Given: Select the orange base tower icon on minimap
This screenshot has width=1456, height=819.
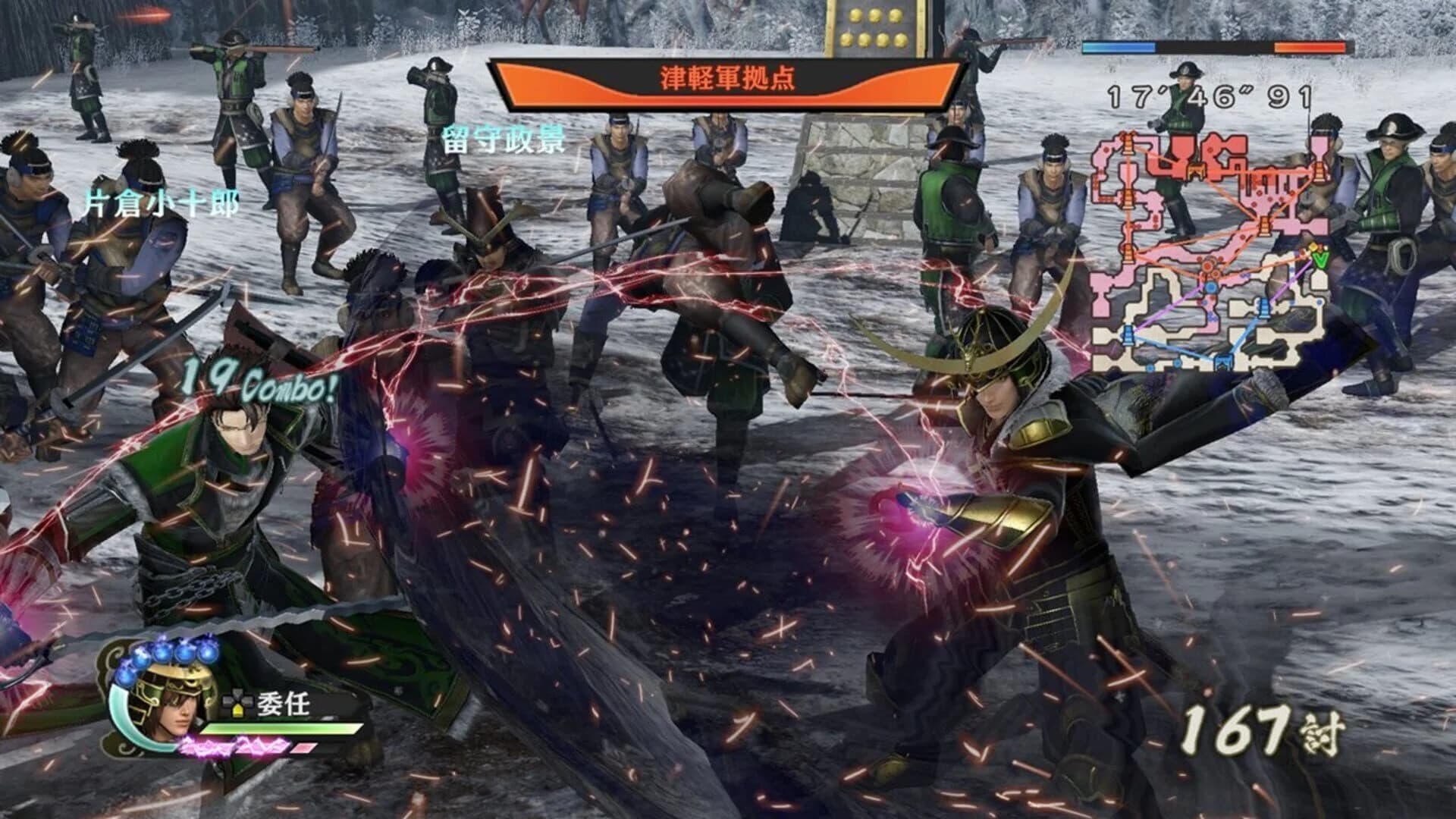Looking at the screenshot, I should 1194,171.
